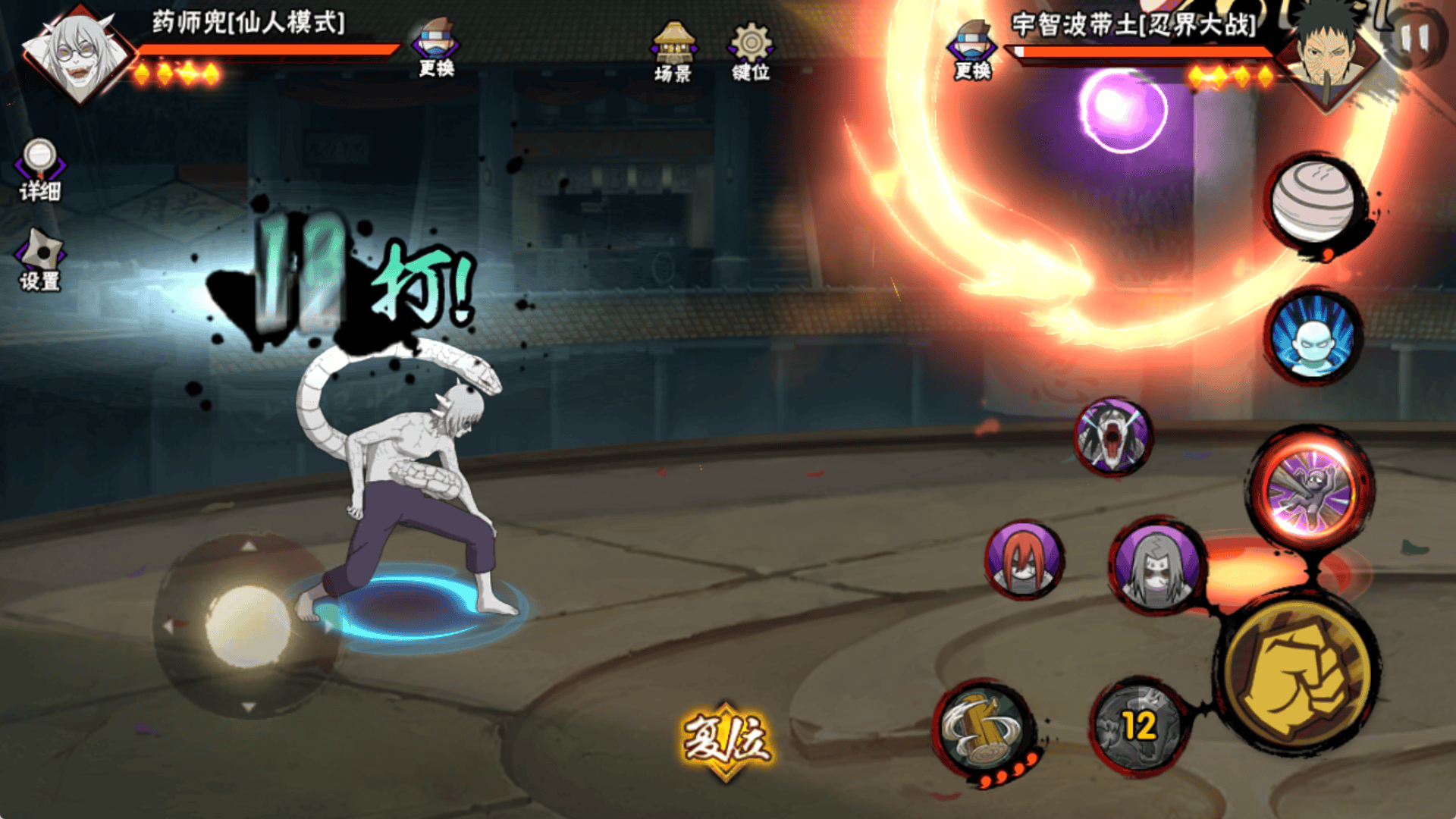
Task: Trigger the screaming face skill icon
Action: tap(1112, 436)
